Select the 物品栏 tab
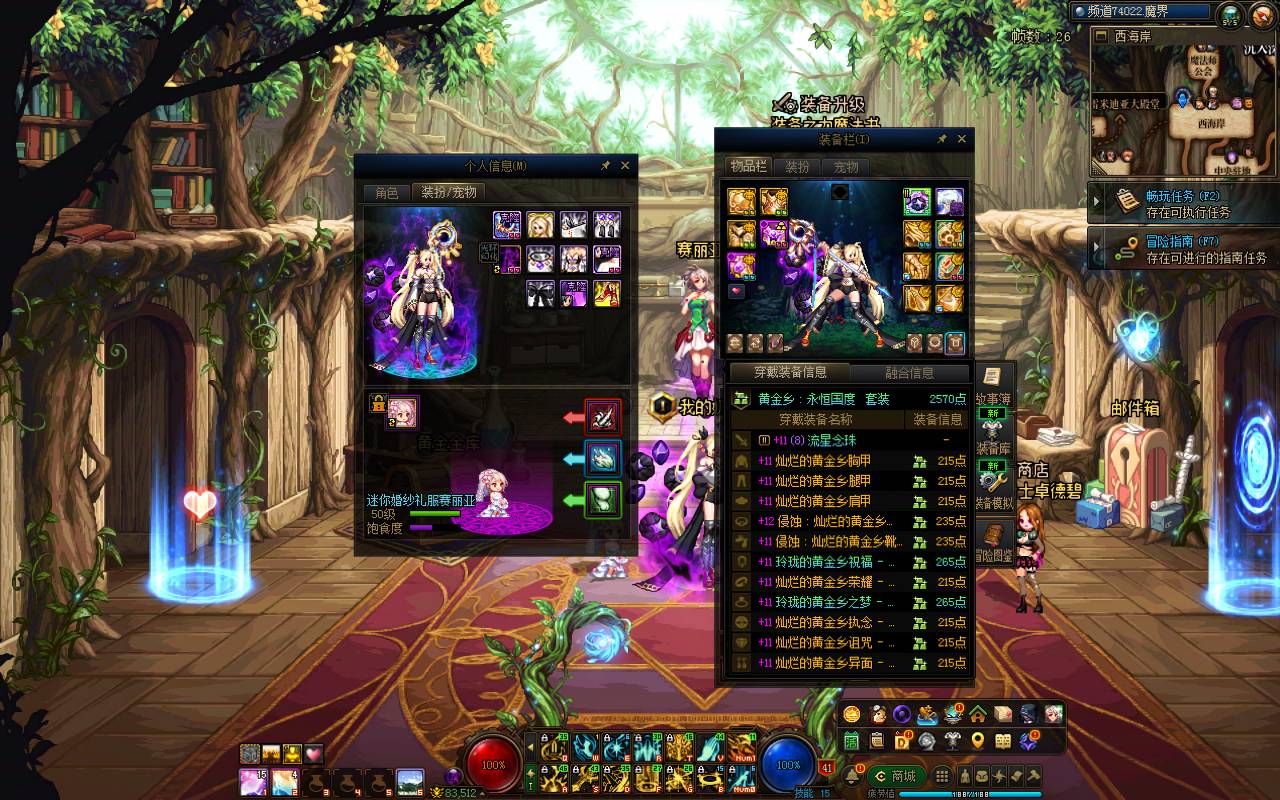Screen dimensions: 1280x800 [x=748, y=167]
